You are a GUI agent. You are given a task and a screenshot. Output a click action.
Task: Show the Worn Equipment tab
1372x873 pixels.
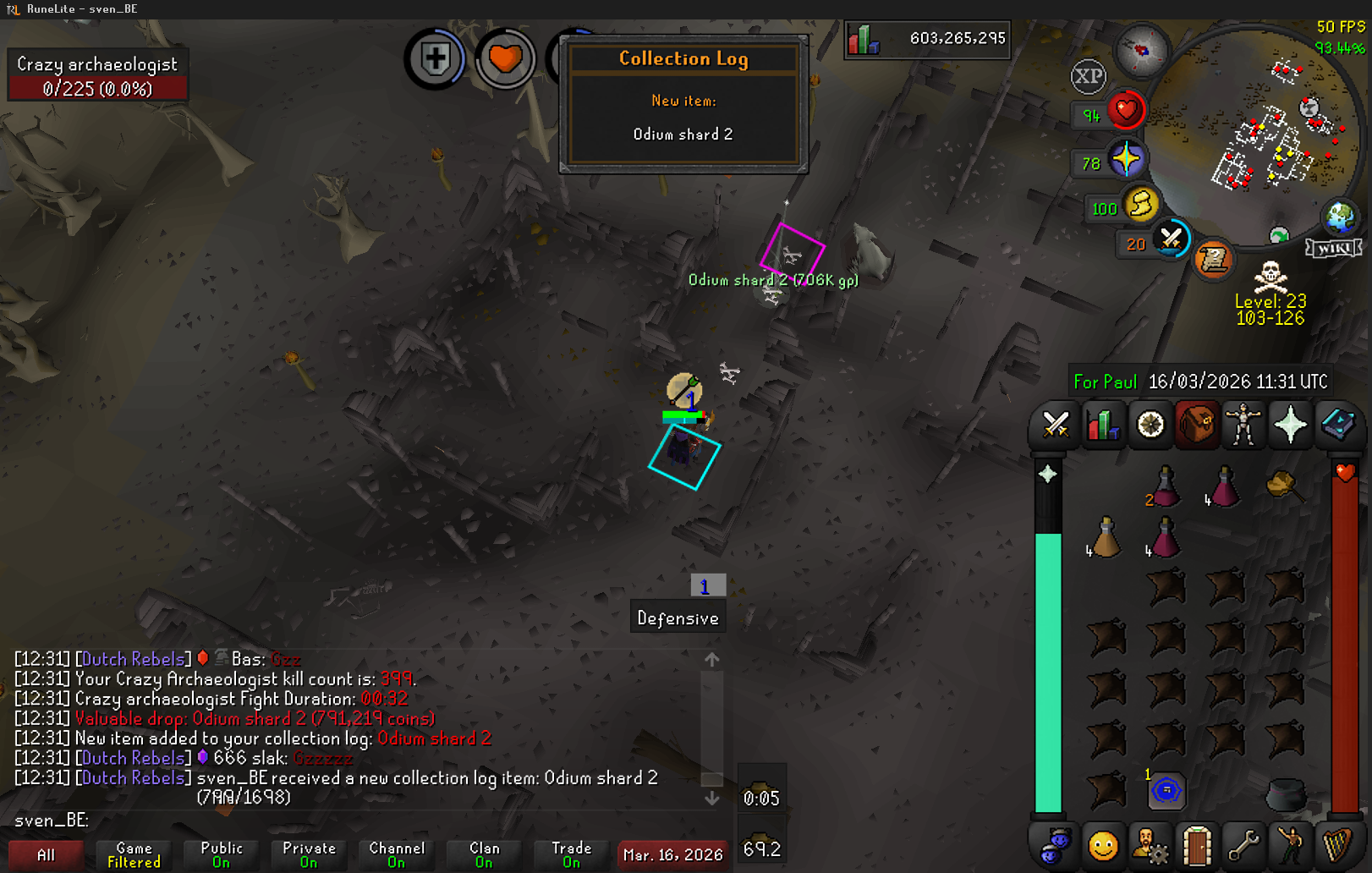tap(1243, 424)
